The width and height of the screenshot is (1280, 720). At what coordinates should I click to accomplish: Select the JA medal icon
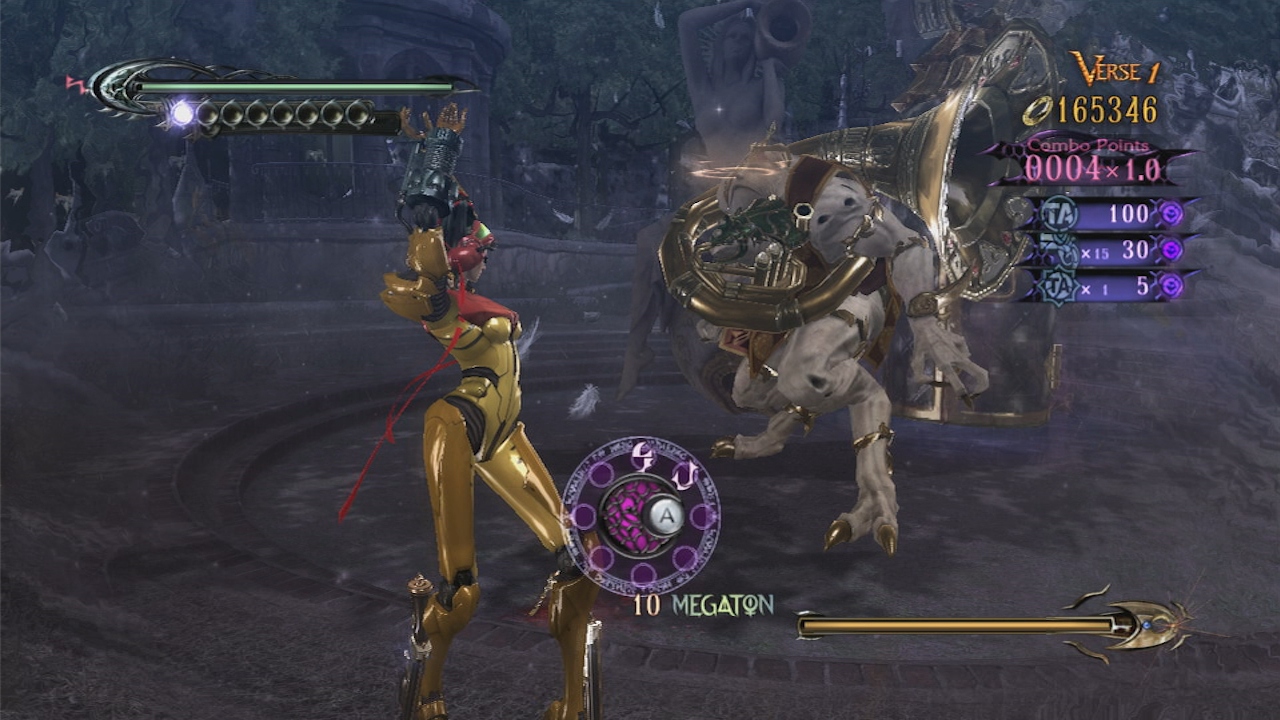pyautogui.click(x=1058, y=284)
